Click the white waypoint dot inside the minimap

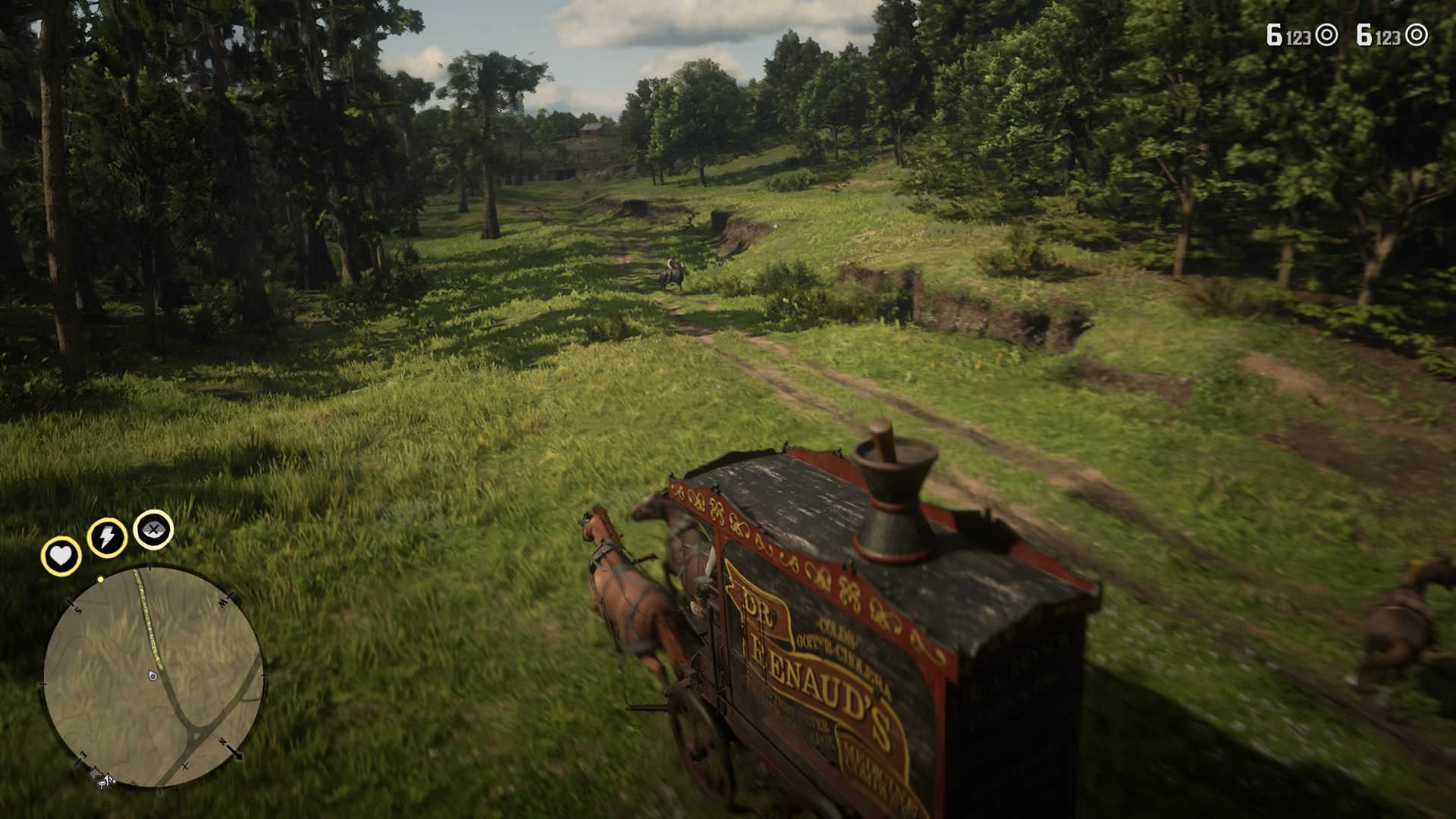pos(152,676)
